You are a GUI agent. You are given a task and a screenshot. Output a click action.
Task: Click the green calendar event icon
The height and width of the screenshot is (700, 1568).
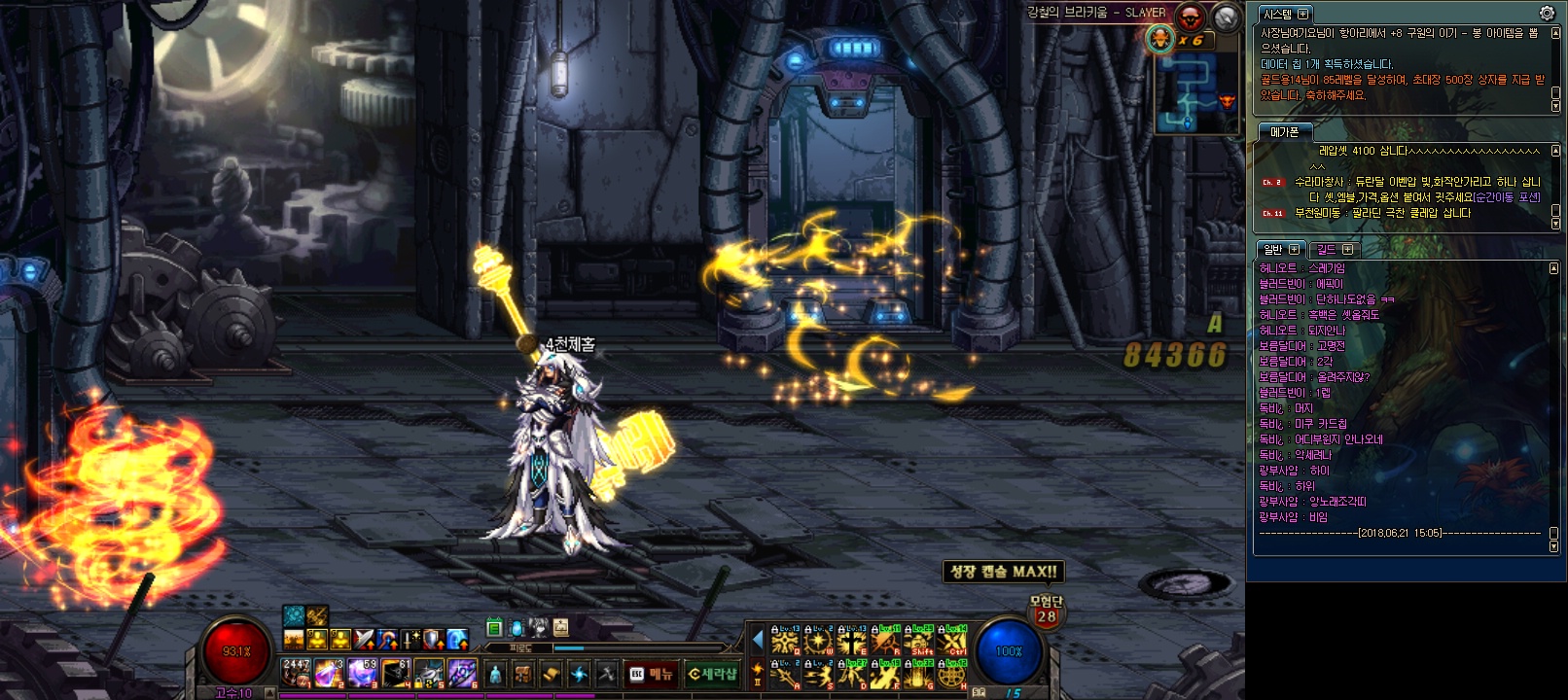(494, 628)
